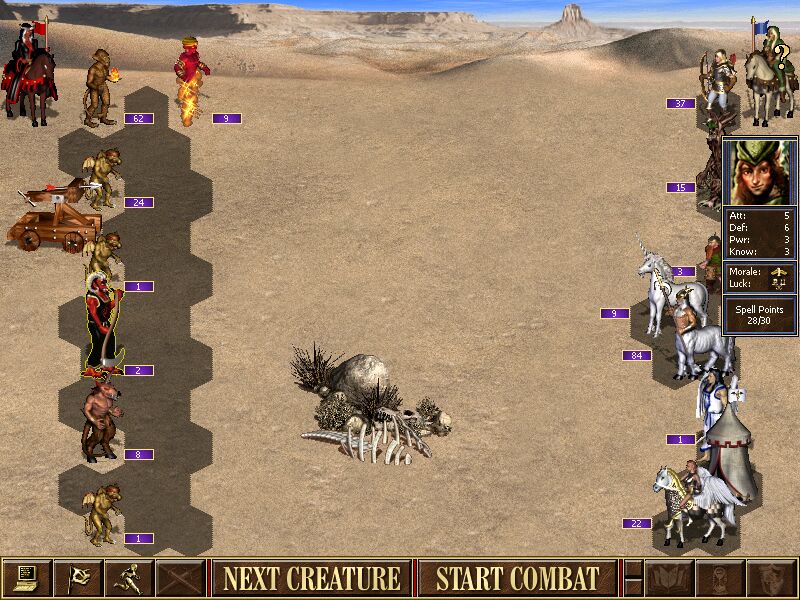
Task: Open the combat options menu
Action: pos(27,578)
